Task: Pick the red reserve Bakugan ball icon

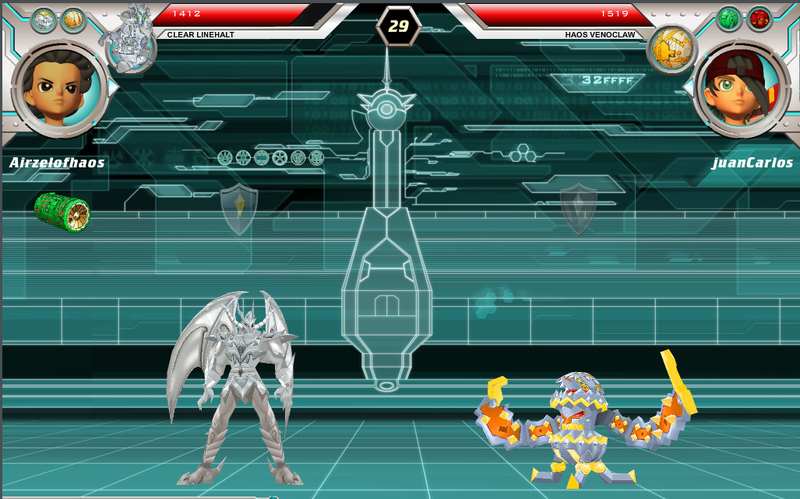Action: coord(759,19)
